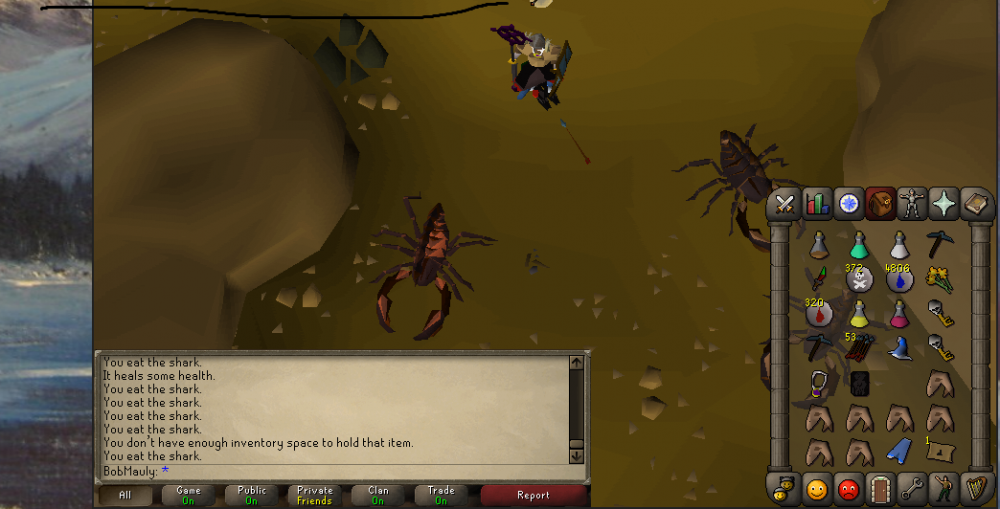Select the rune stack numbered 4806

click(x=898, y=279)
